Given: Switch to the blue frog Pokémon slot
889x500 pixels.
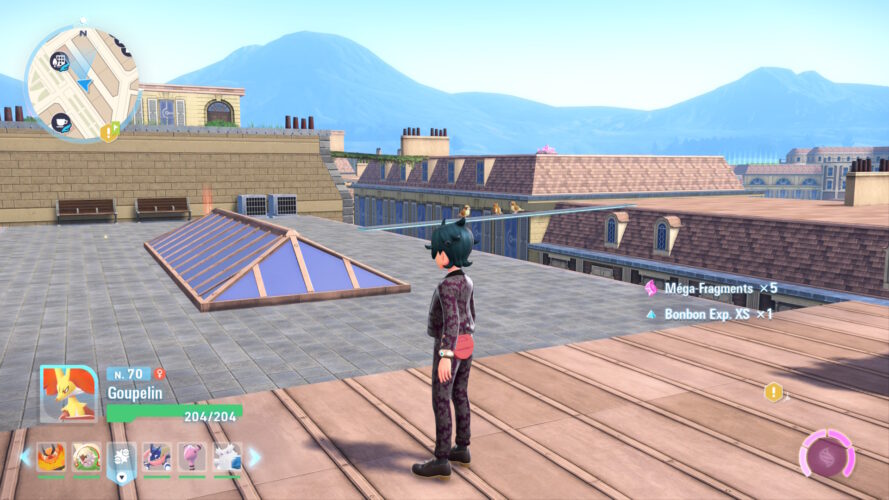Looking at the screenshot, I should click(157, 457).
